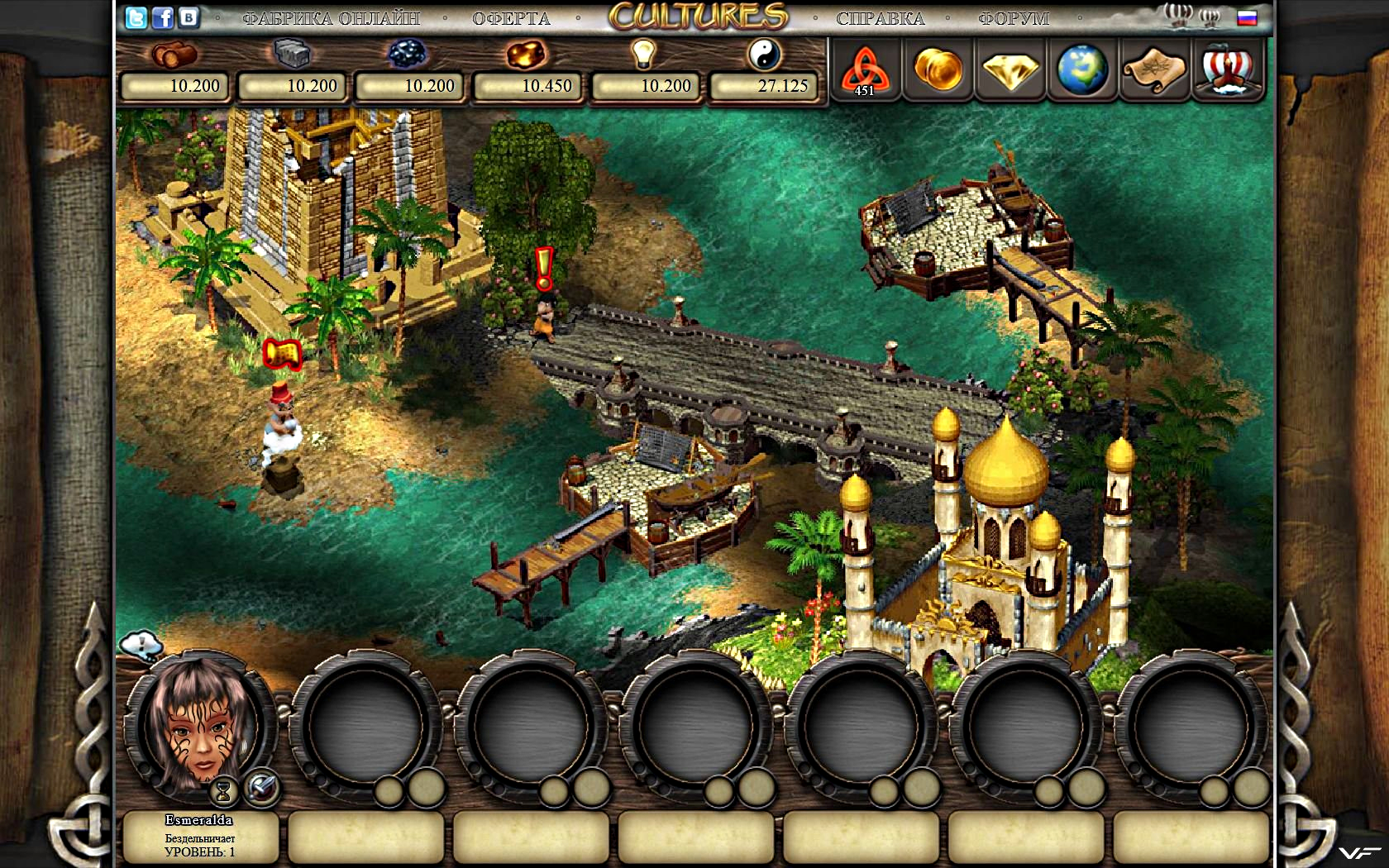The width and height of the screenshot is (1389, 868).
Task: Click the sword icon beside Esmeralda's portrait
Action: point(262,786)
